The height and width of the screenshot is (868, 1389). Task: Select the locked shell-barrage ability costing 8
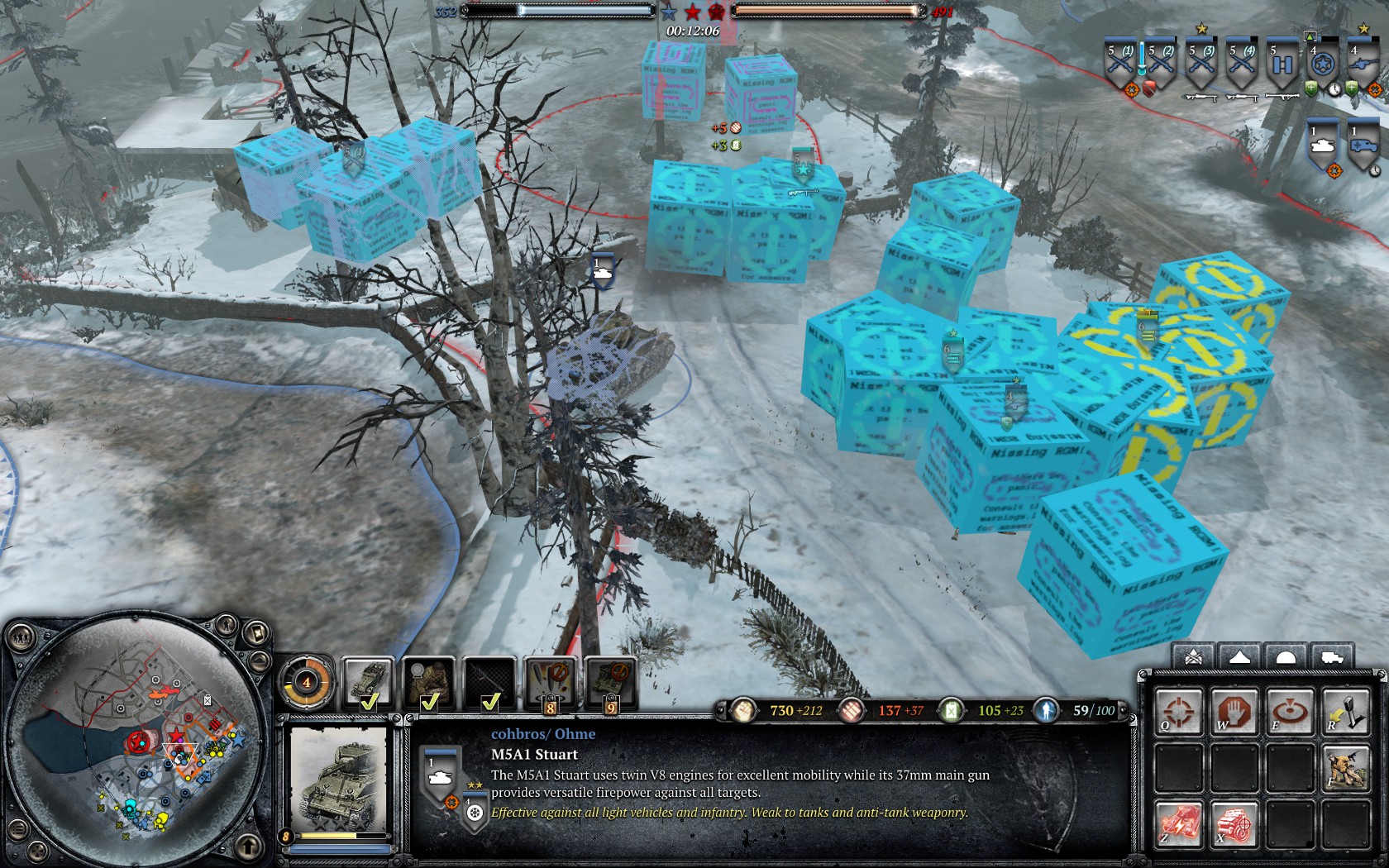pos(550,683)
